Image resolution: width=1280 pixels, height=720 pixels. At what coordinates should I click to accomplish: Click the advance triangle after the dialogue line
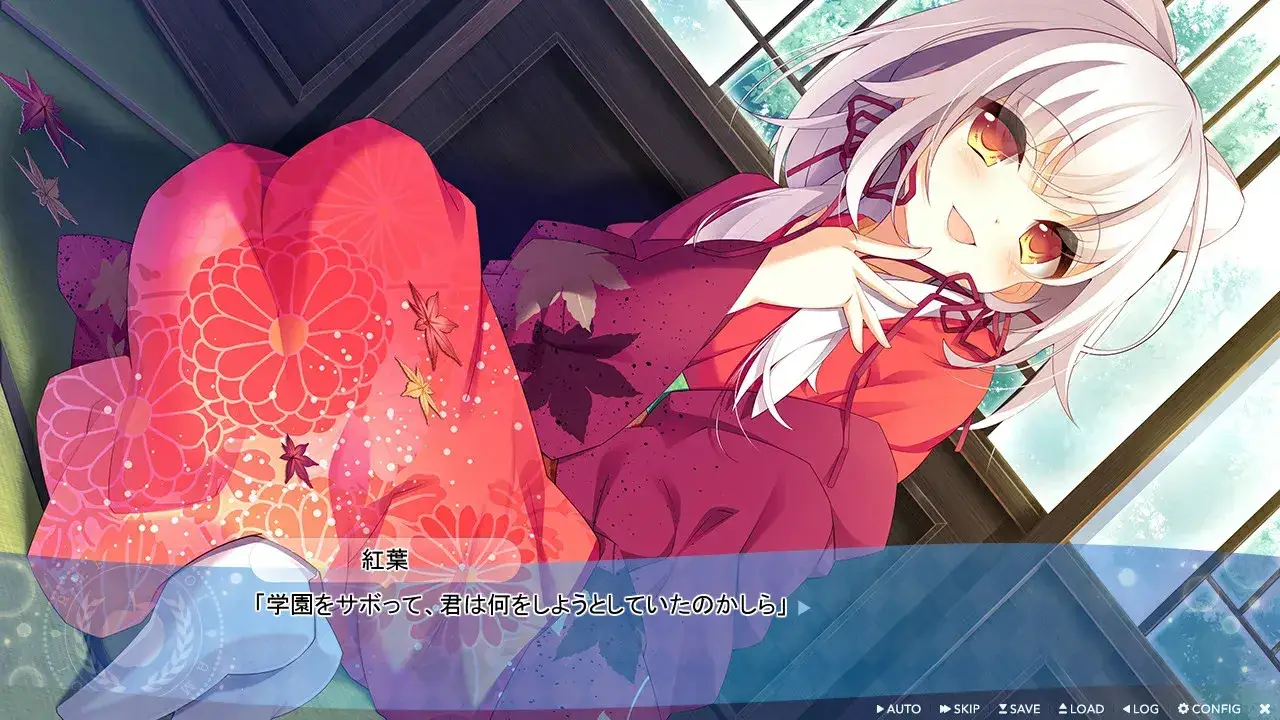pos(804,608)
